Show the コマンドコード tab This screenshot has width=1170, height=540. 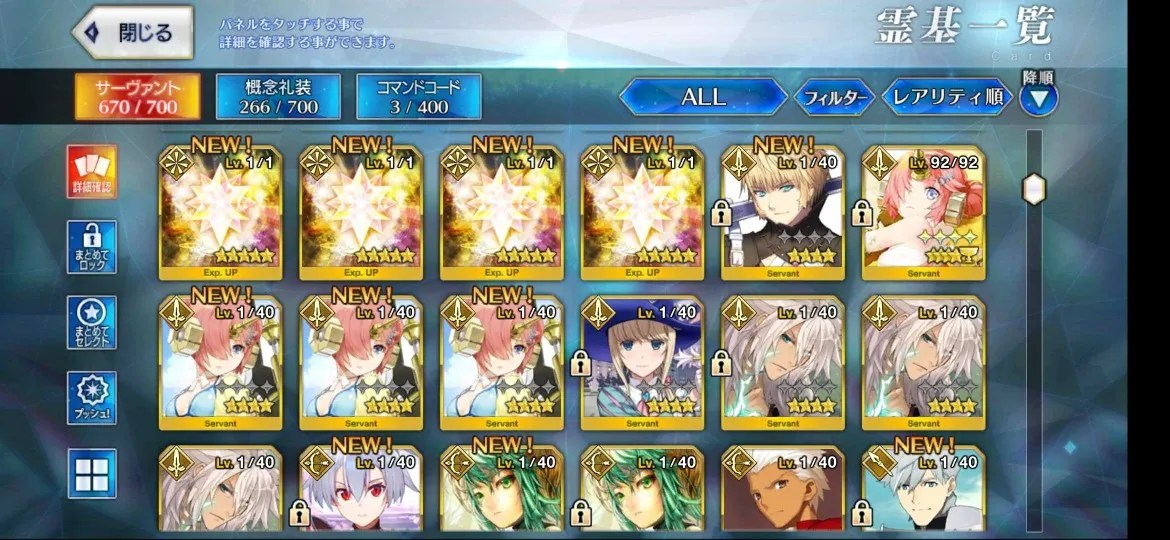pos(419,96)
